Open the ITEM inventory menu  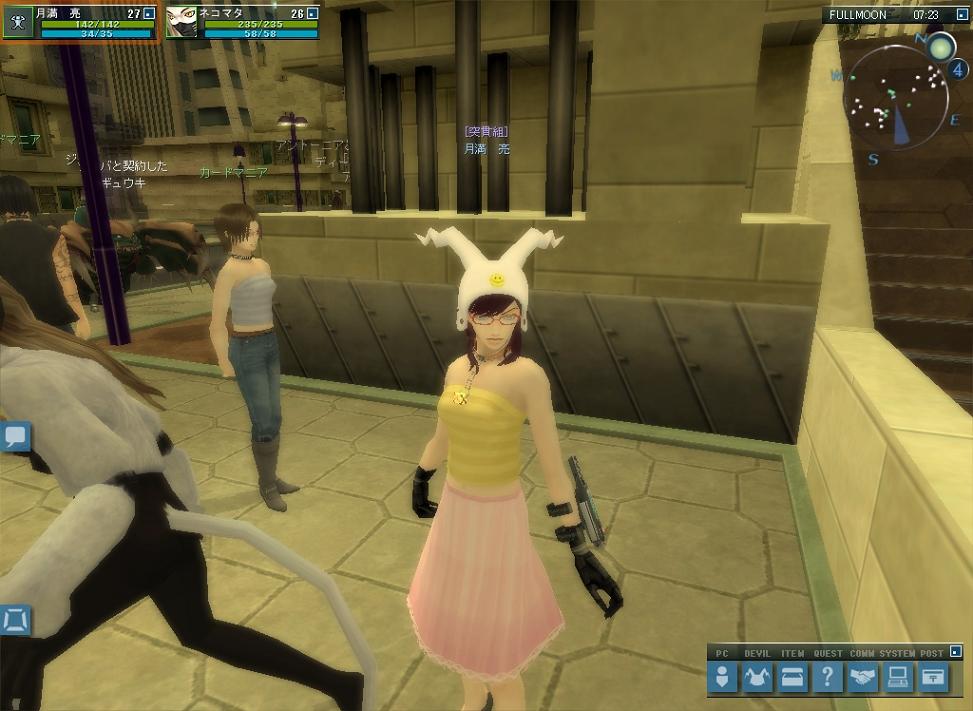tap(792, 678)
